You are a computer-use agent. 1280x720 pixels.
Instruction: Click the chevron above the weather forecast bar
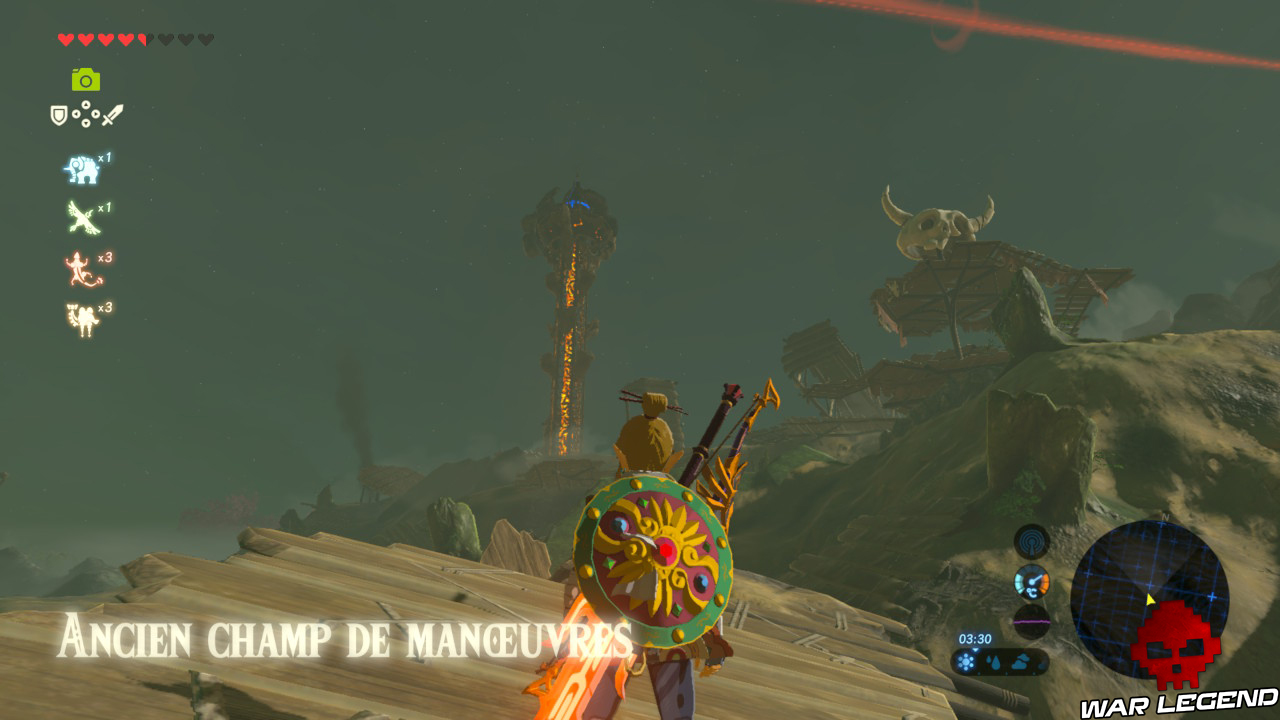click(x=976, y=650)
